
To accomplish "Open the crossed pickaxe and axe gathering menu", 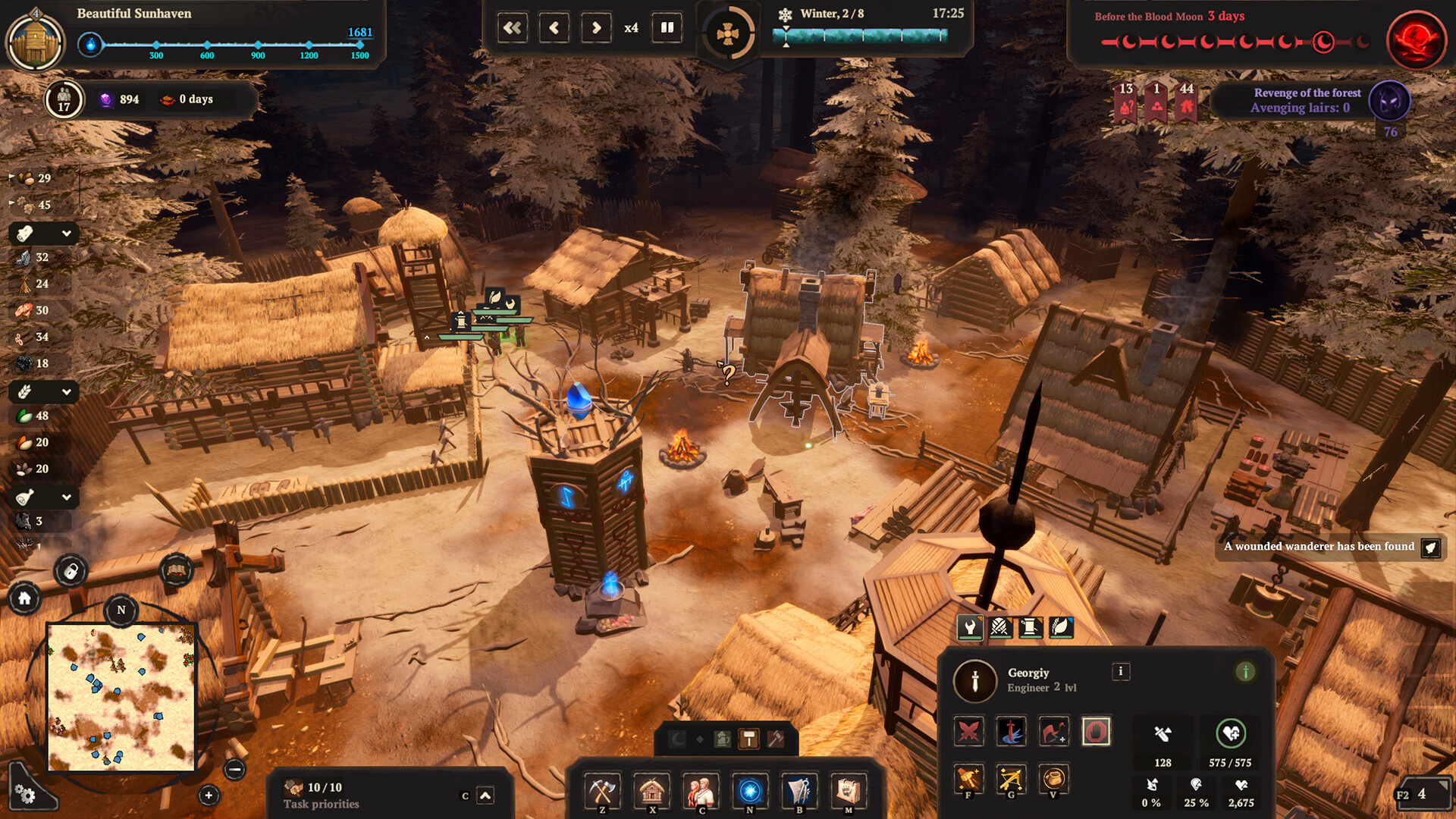I will coord(602,791).
